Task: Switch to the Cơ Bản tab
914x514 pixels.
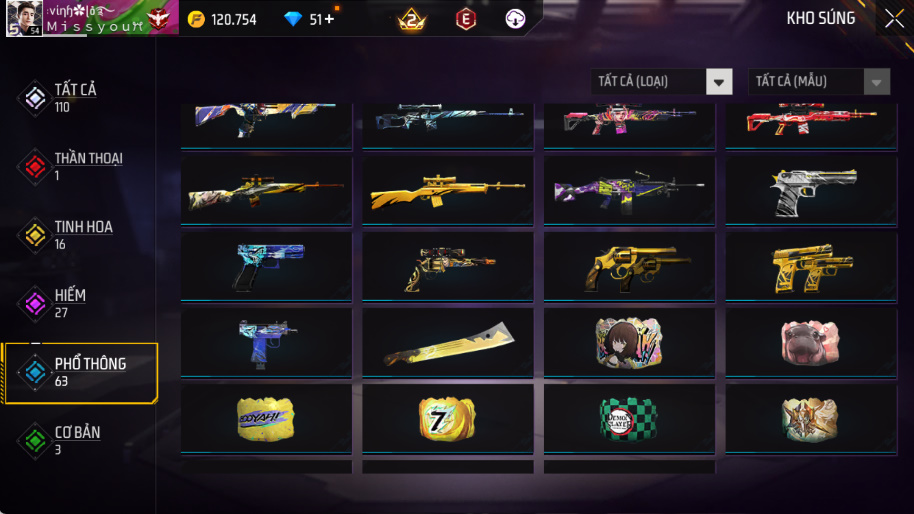Action: [75, 439]
